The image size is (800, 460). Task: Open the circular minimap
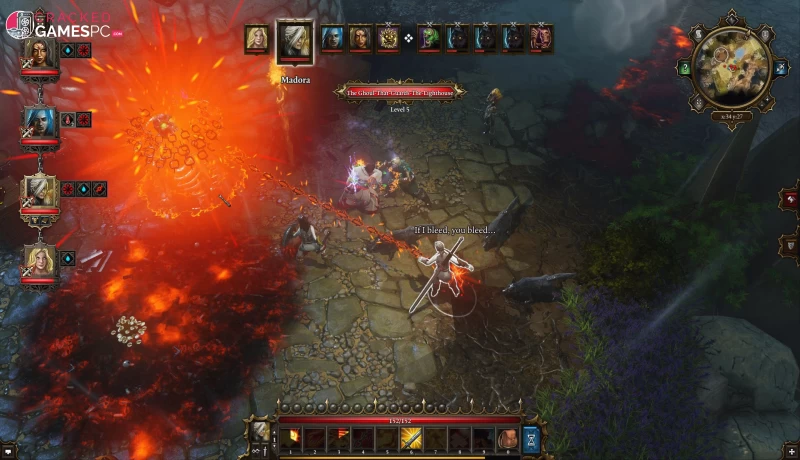pyautogui.click(x=731, y=66)
